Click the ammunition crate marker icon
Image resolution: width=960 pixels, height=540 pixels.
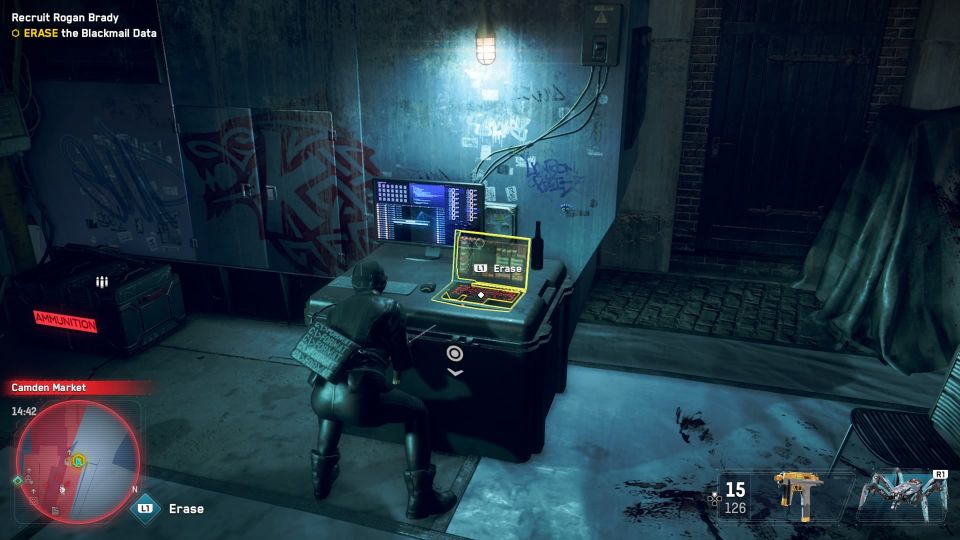click(100, 283)
